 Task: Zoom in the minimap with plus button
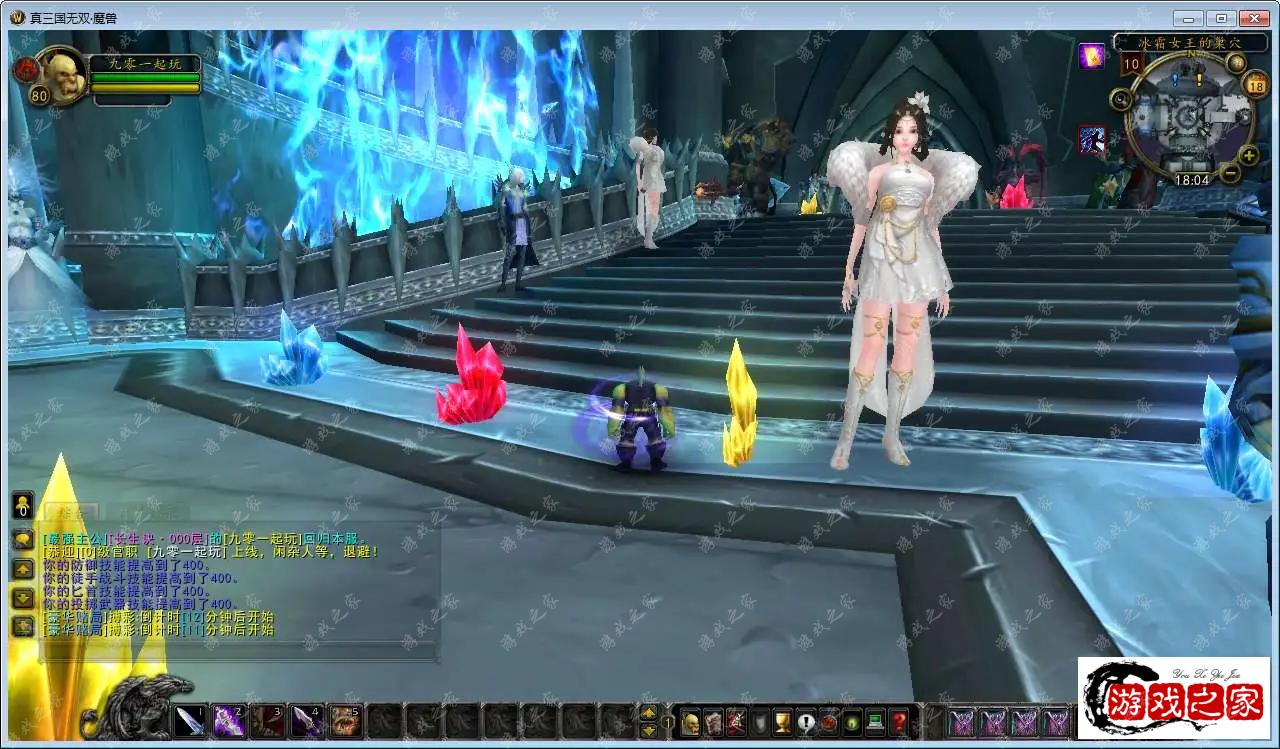[x=1248, y=155]
